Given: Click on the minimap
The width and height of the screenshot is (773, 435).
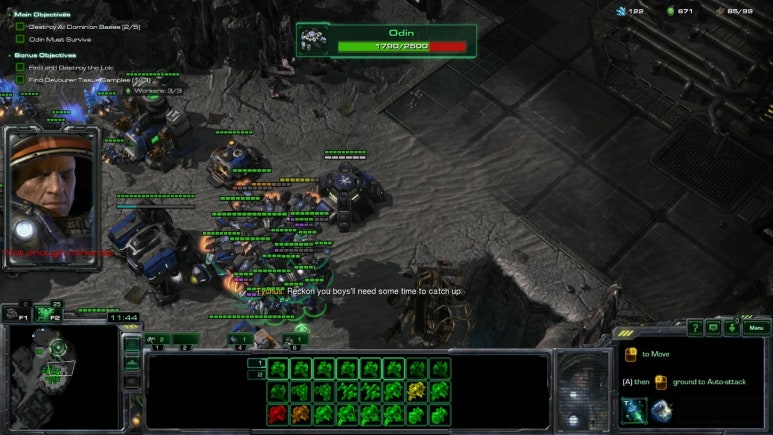Looking at the screenshot, I should 58,375.
